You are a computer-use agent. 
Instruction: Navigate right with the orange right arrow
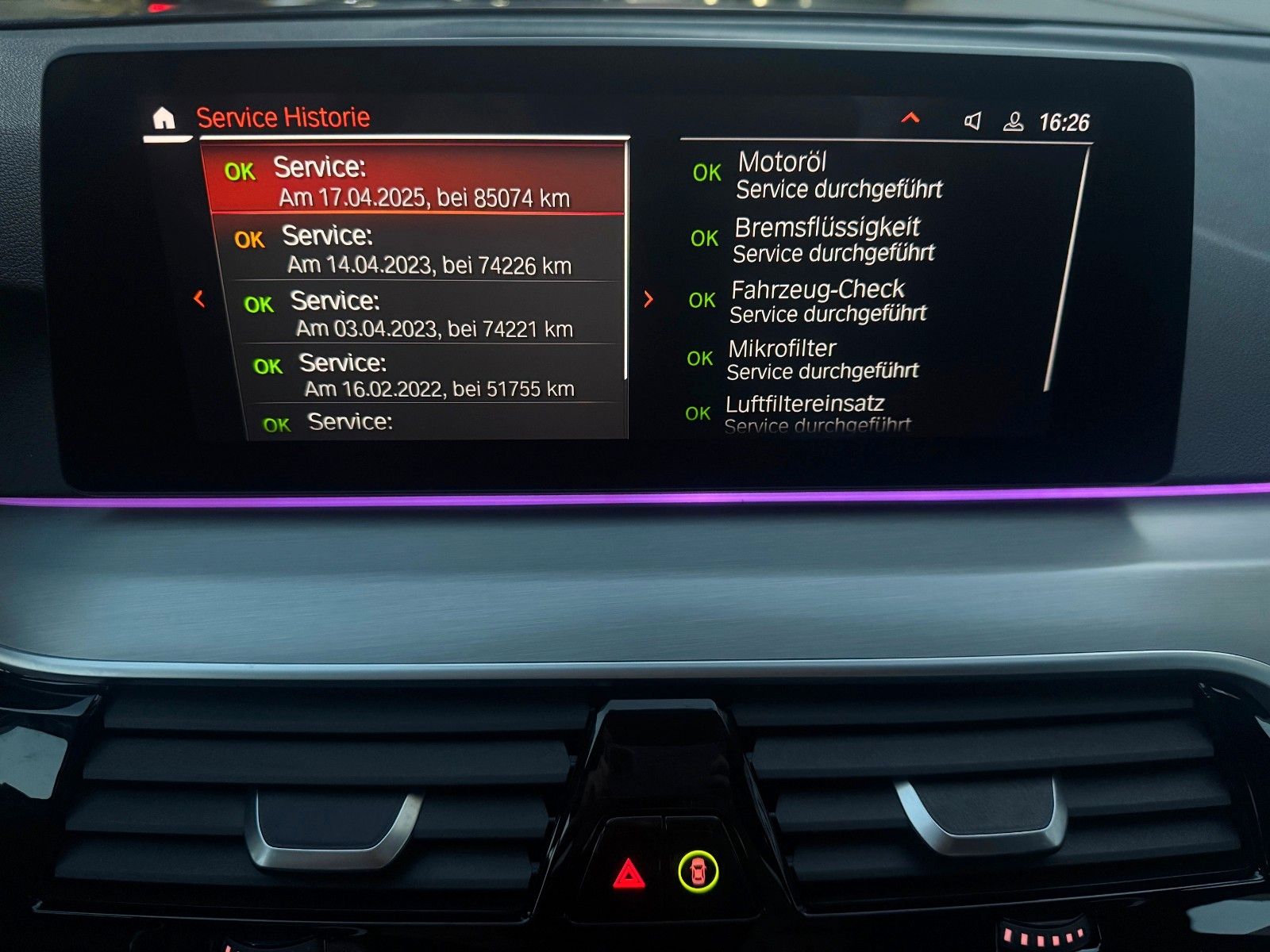click(x=648, y=299)
